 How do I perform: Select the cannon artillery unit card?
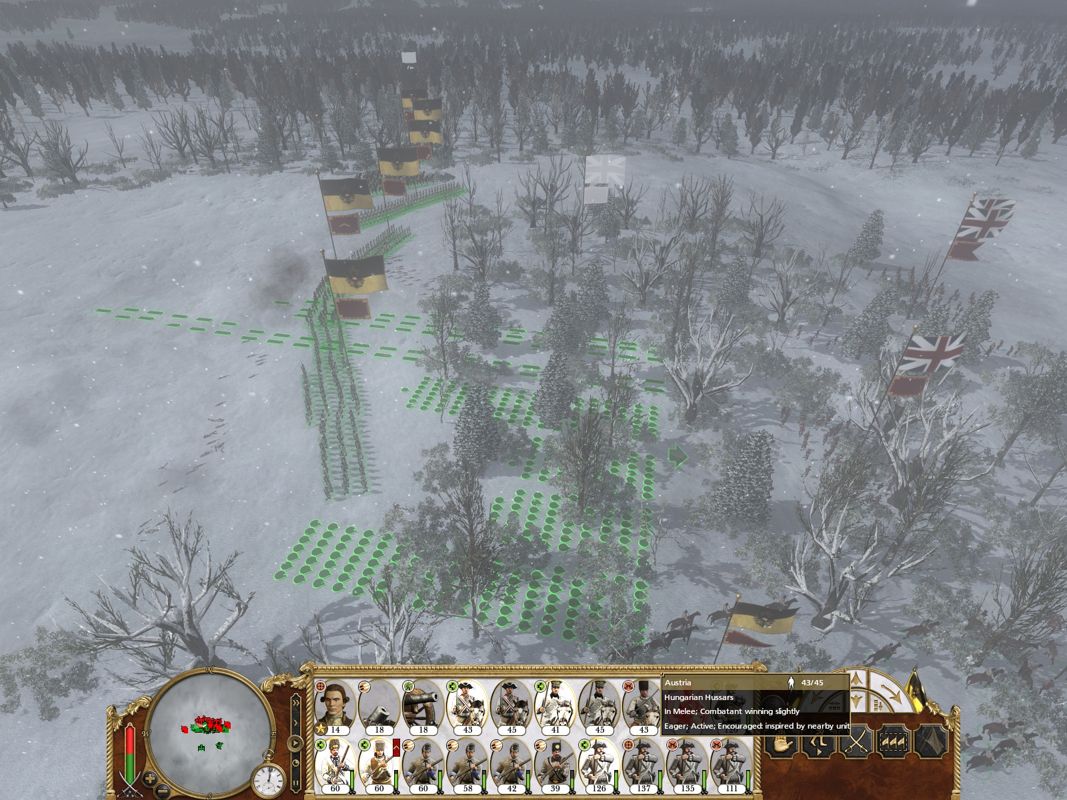pos(423,706)
